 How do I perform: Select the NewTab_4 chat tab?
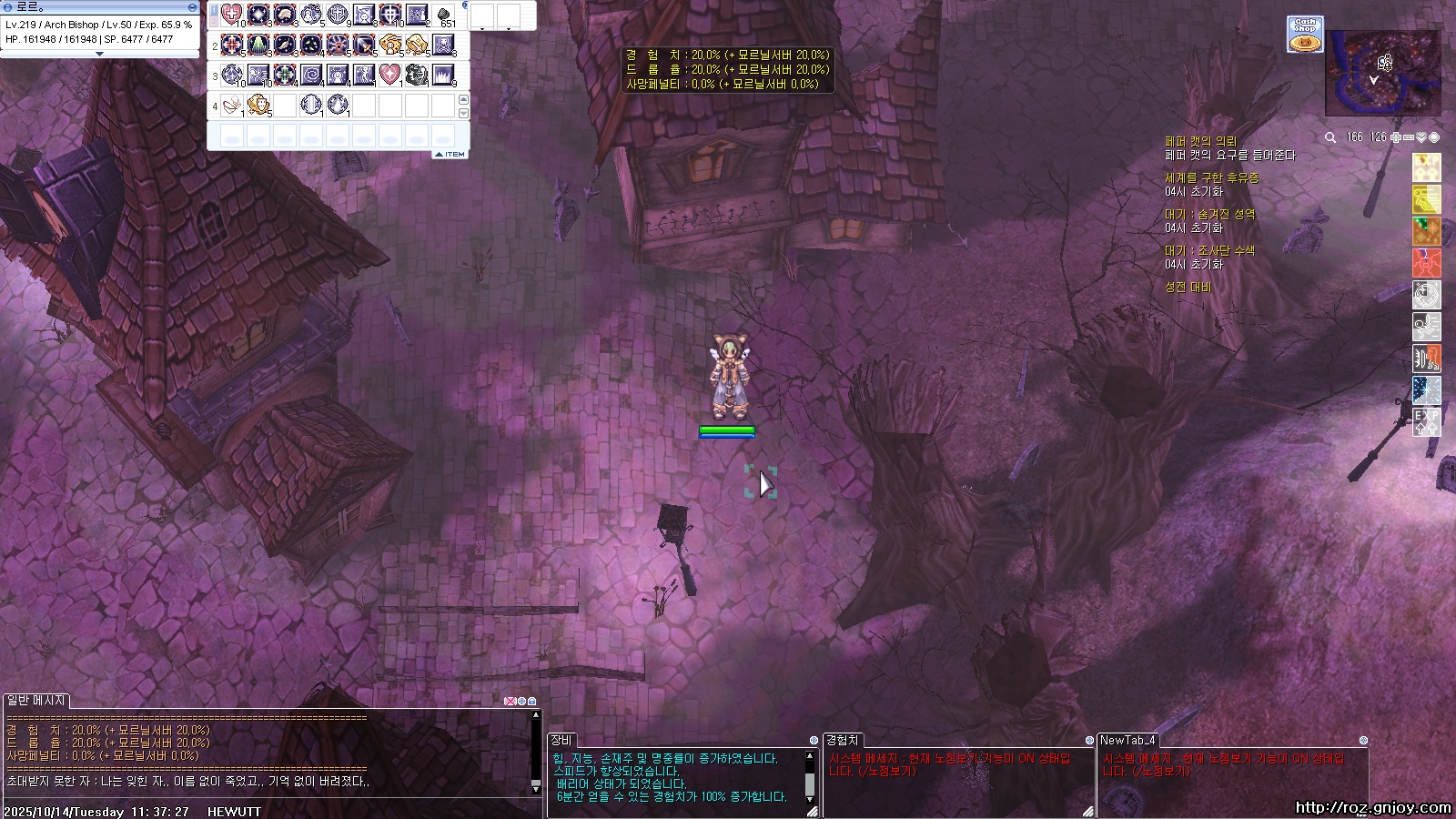[1127, 740]
